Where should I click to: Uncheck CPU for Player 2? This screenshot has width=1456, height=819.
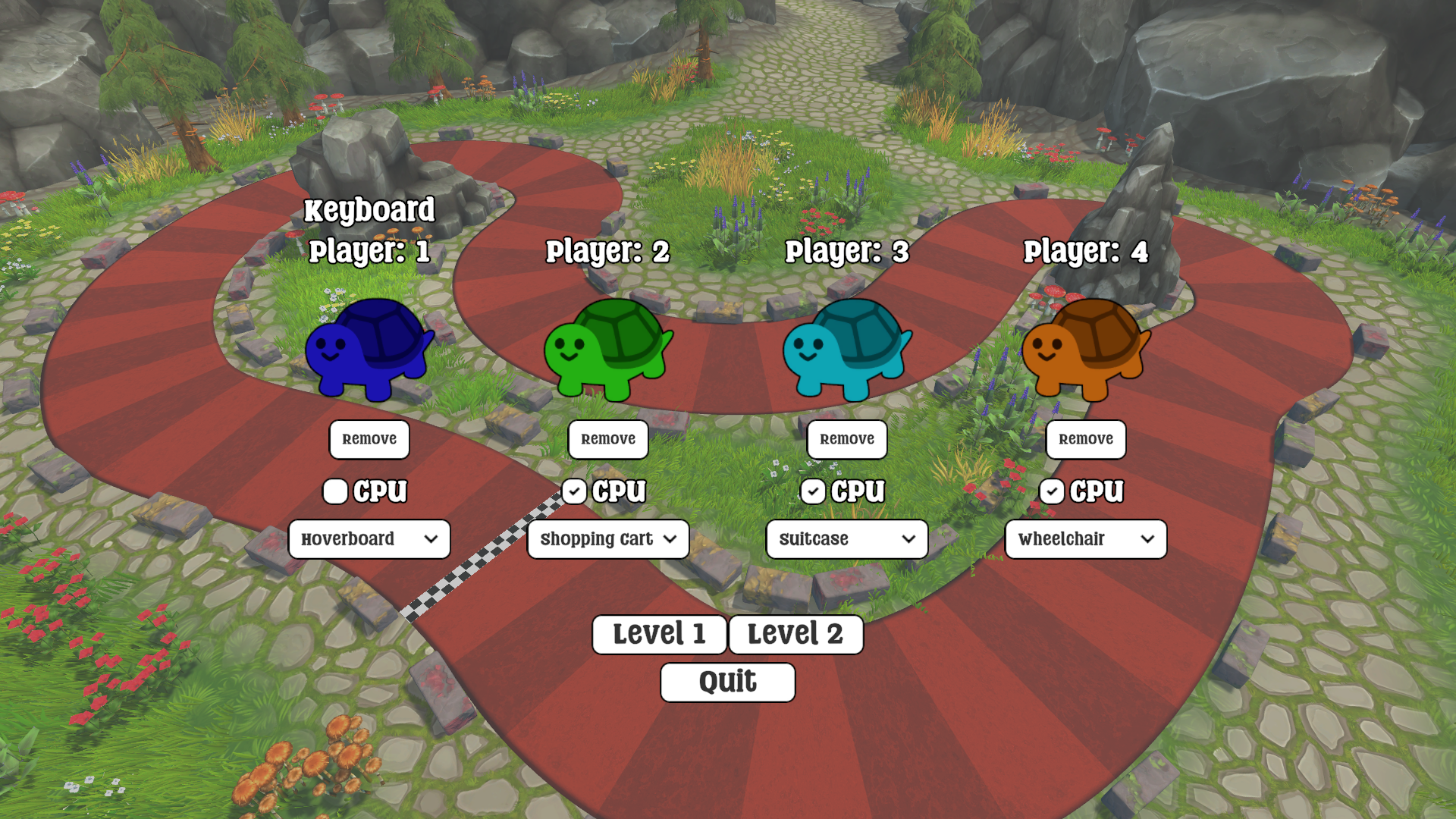pos(574,491)
